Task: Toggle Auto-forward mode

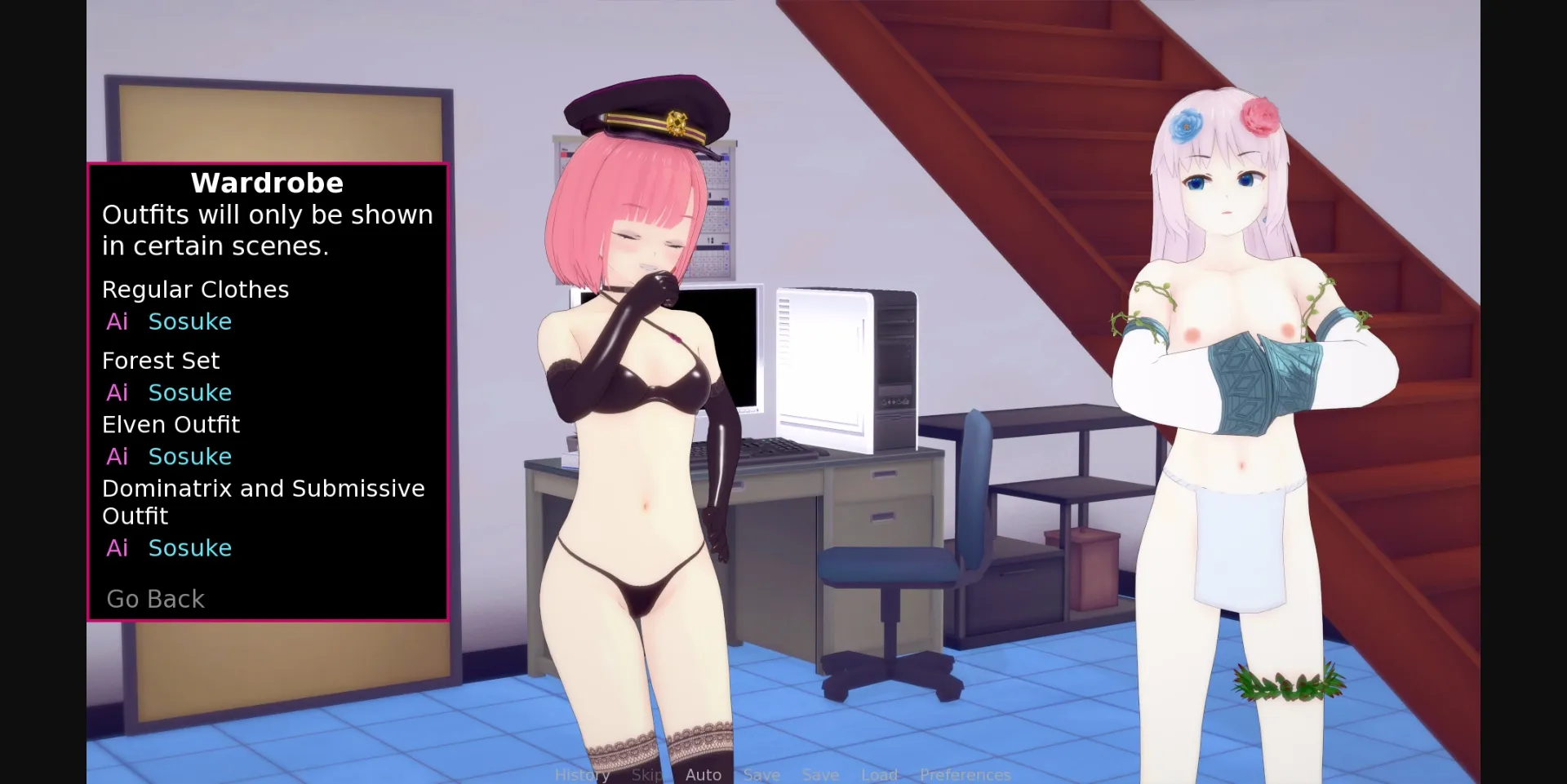Action: coord(703,774)
